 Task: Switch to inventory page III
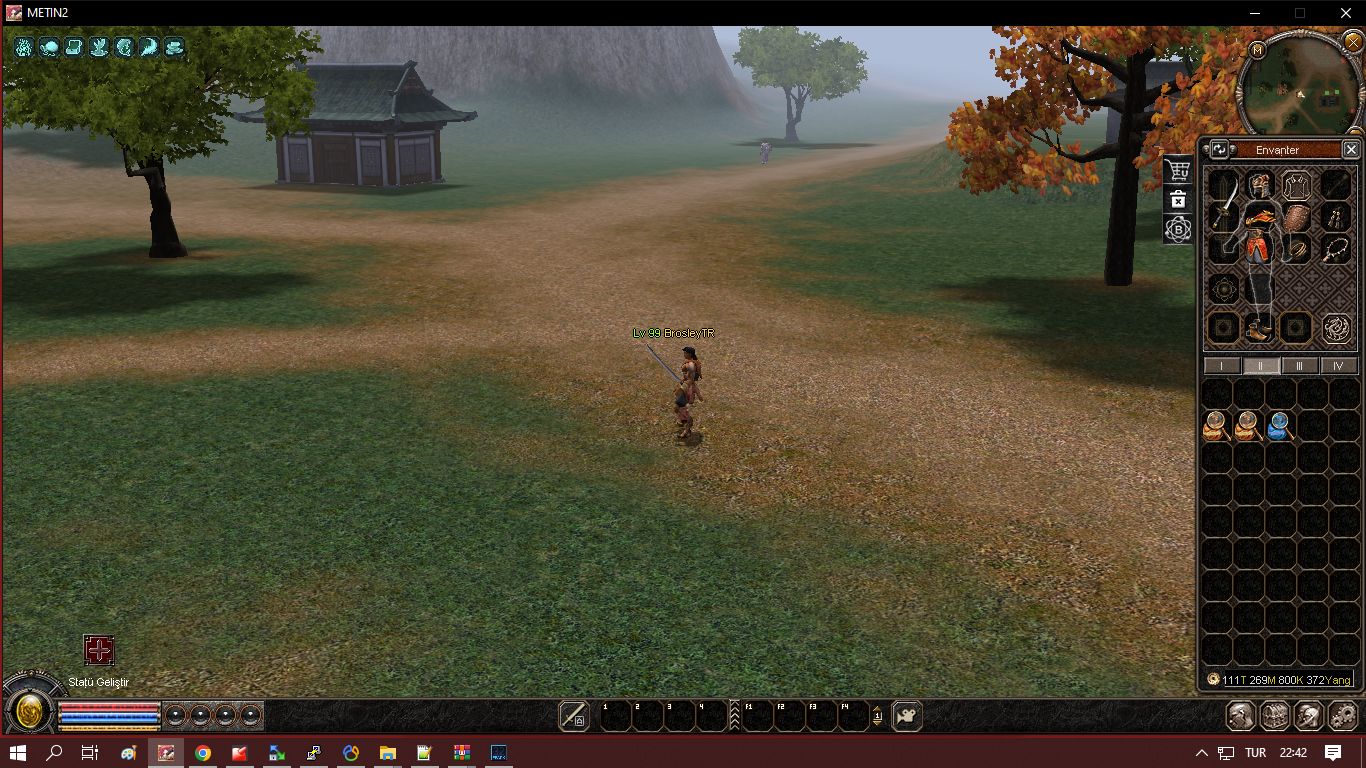1300,366
